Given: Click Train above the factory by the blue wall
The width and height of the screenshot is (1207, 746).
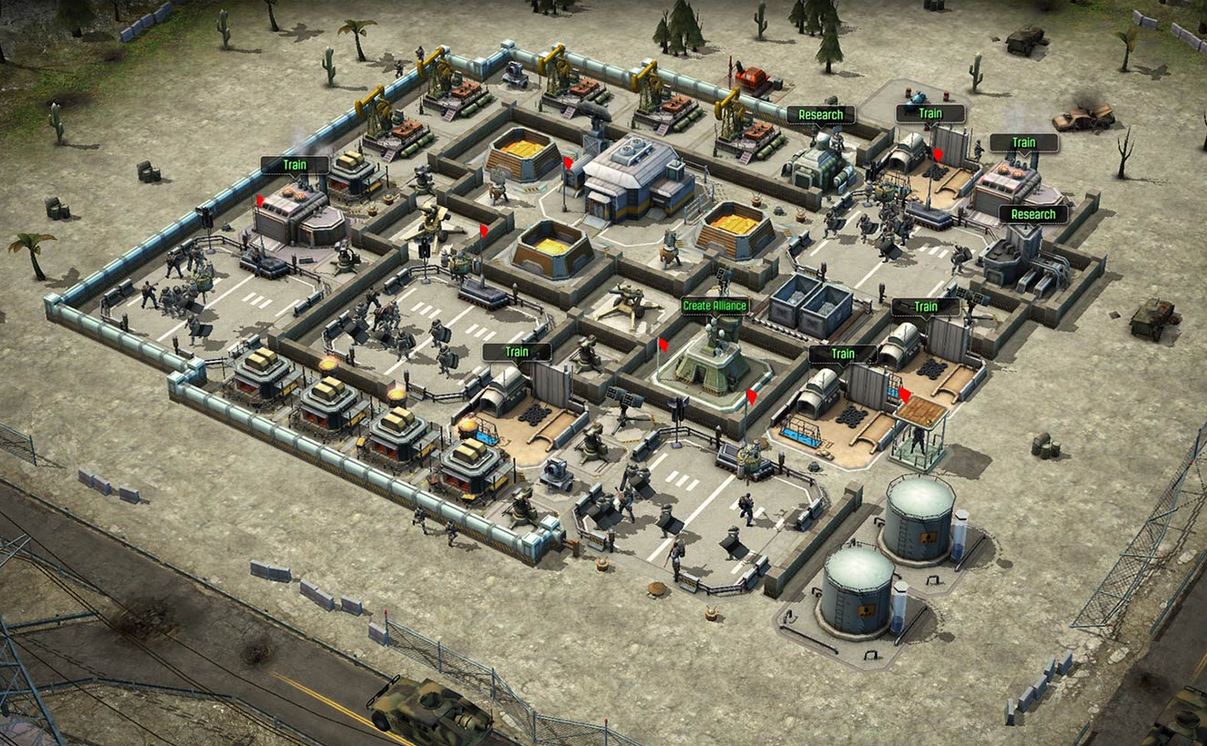Looking at the screenshot, I should pos(295,164).
